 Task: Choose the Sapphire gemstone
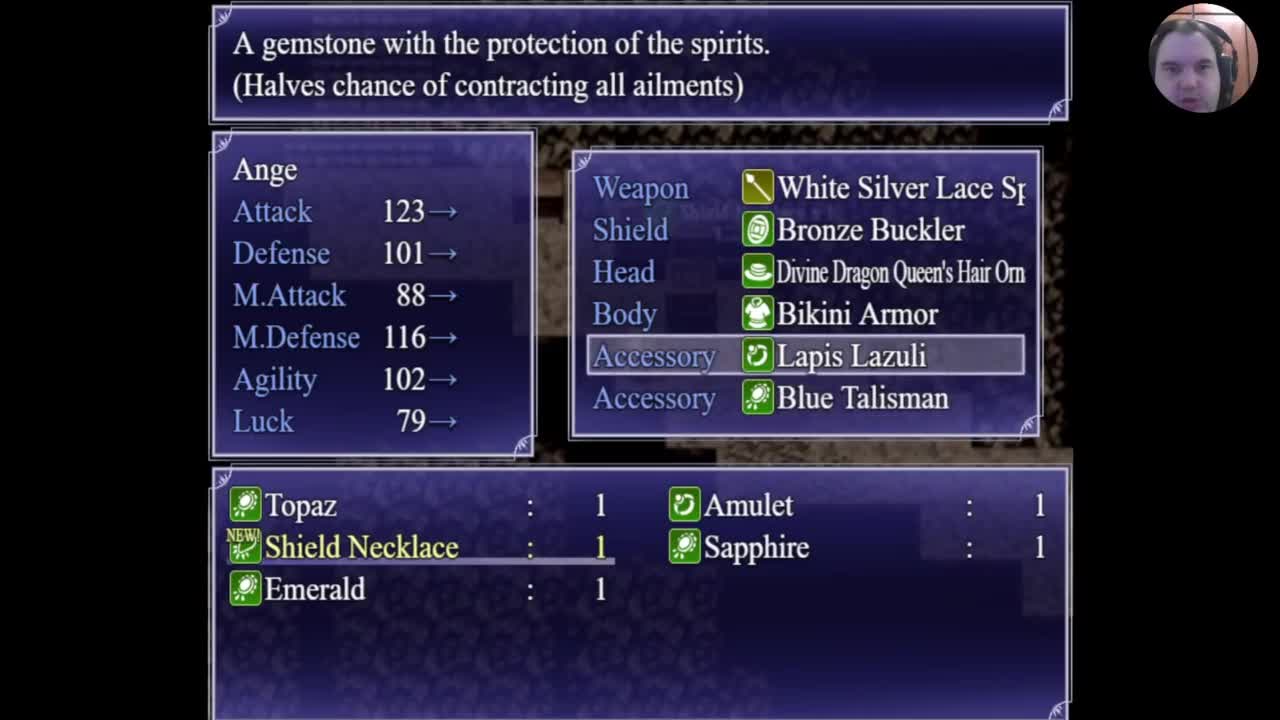tap(756, 548)
